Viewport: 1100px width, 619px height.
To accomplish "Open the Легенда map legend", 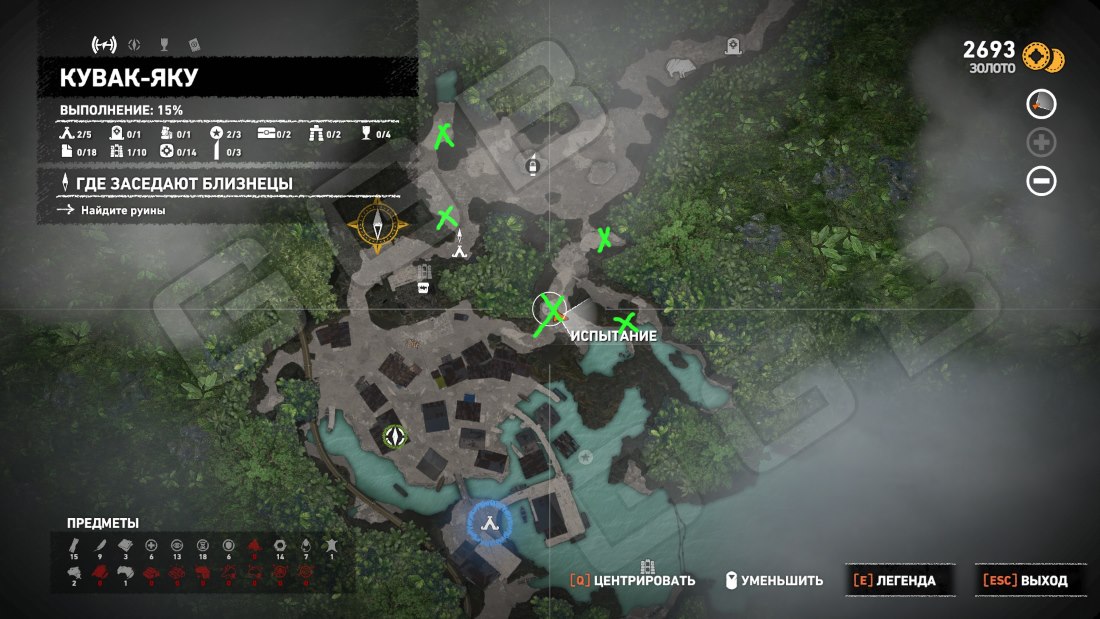I will pos(894,580).
